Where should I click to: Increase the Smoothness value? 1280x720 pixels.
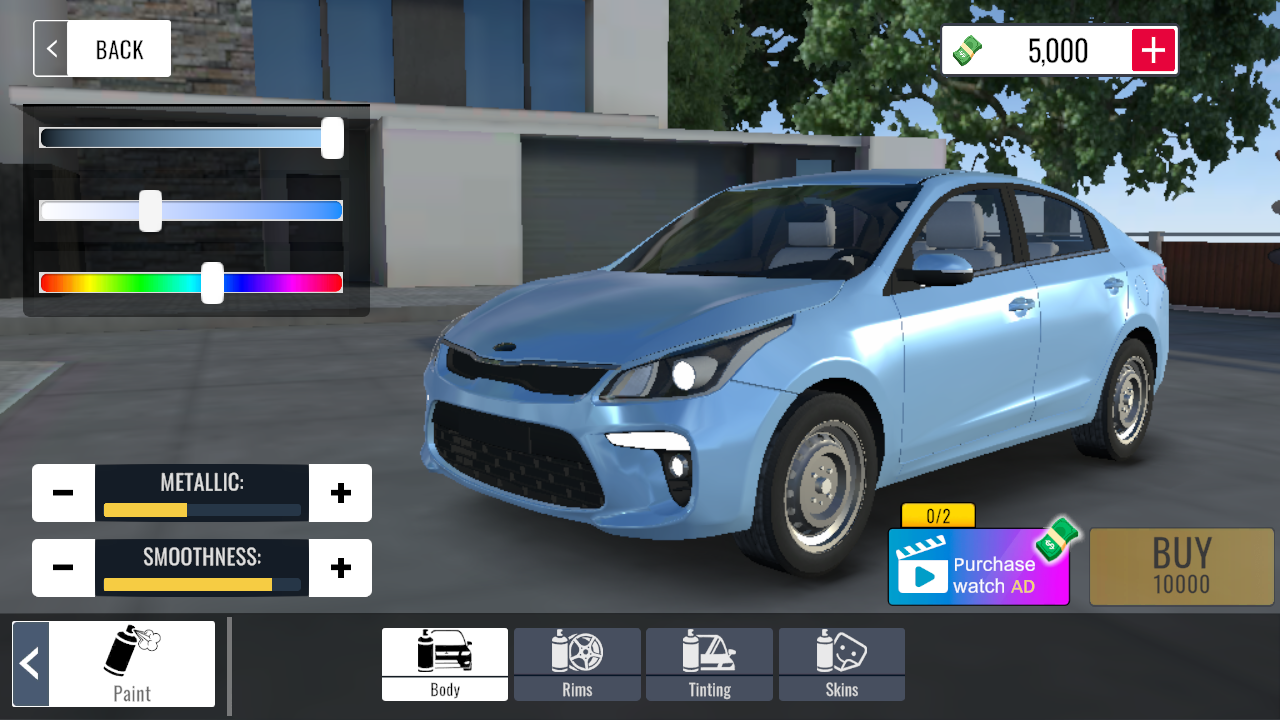340,568
